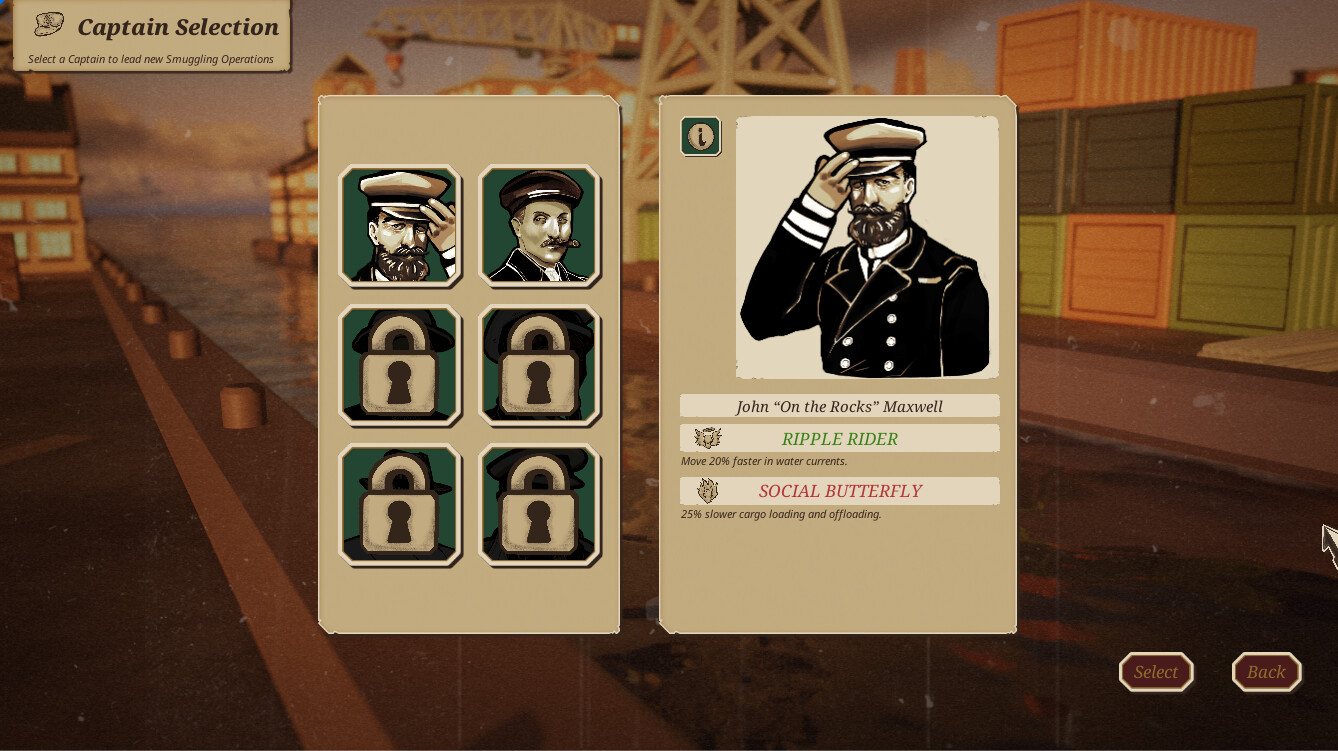Click the Social Butterfly trait badge icon
1338x751 pixels.
tap(707, 490)
